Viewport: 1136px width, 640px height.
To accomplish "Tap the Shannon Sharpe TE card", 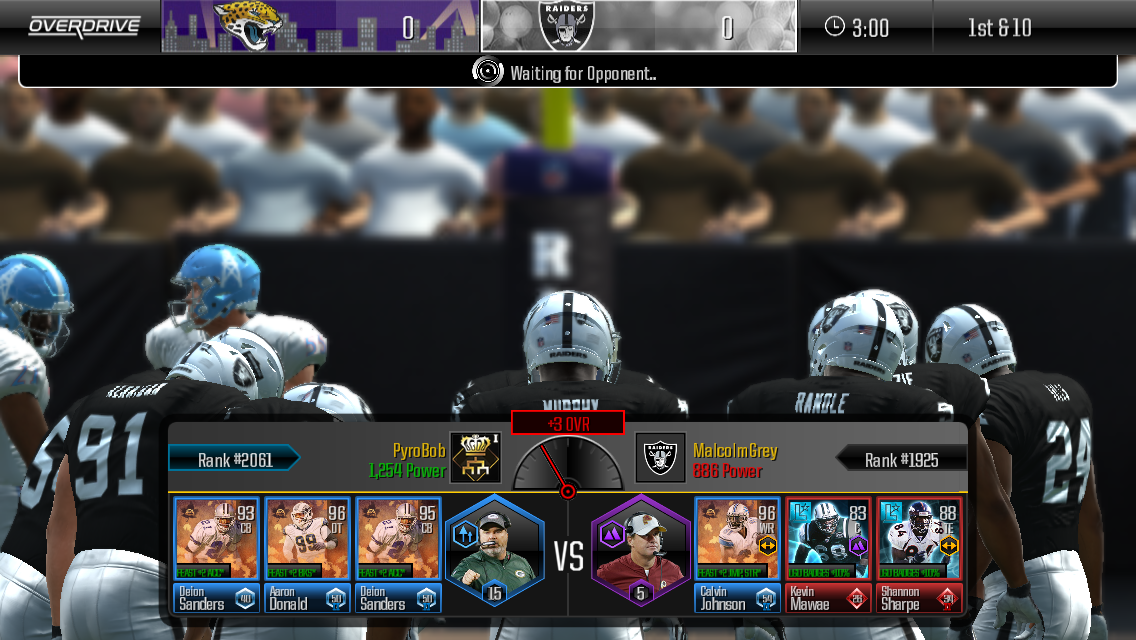I will pyautogui.click(x=919, y=554).
